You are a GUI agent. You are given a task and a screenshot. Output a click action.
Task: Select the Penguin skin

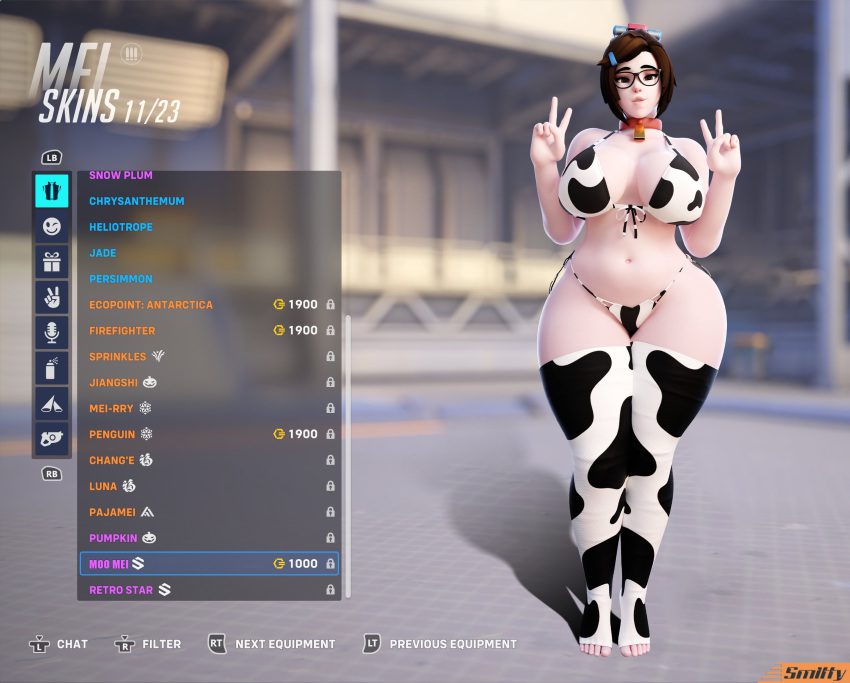coord(112,434)
